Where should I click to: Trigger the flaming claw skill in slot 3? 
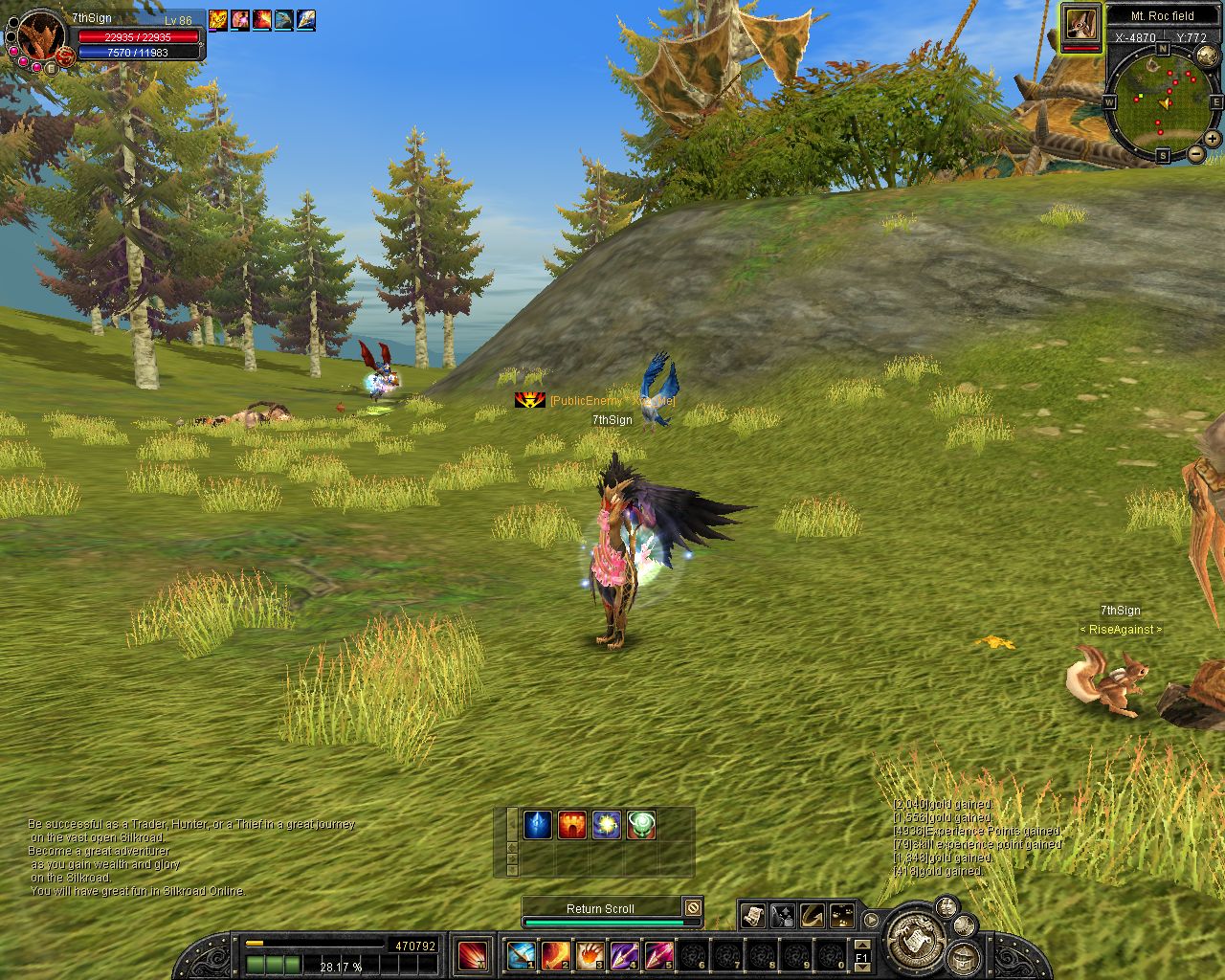[590, 955]
